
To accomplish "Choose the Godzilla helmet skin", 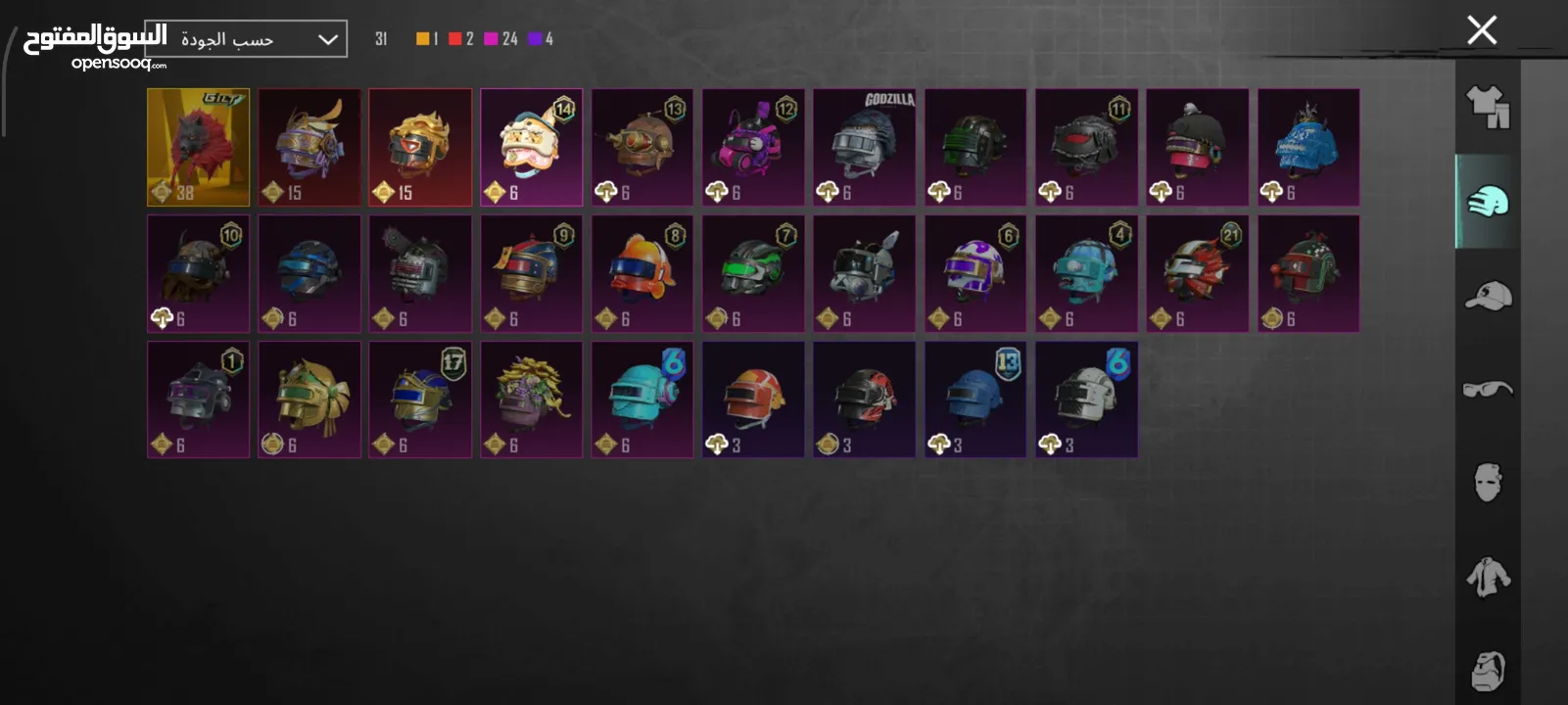I will [x=864, y=147].
